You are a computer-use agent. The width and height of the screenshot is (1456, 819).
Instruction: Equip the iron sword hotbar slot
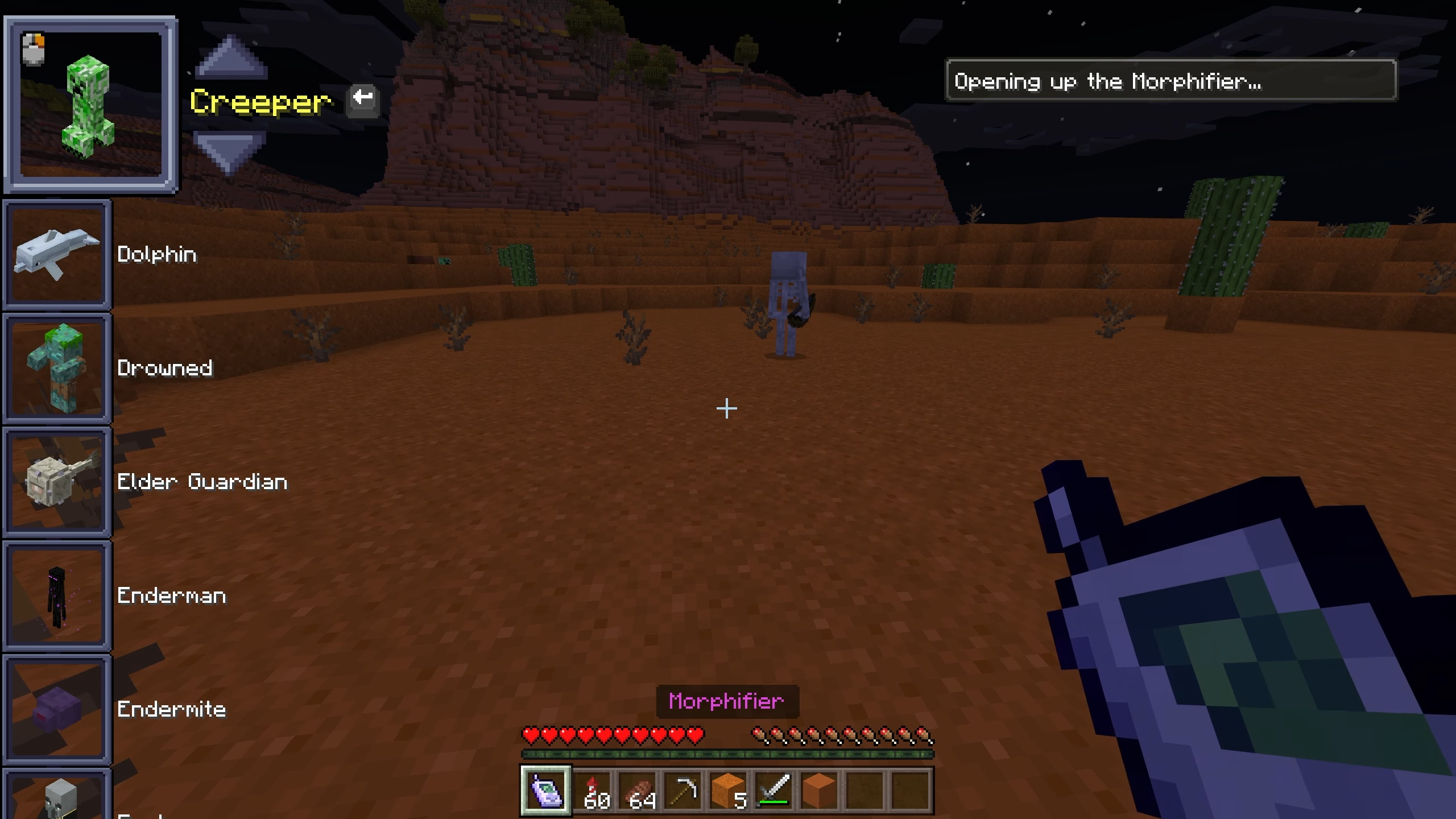(x=773, y=791)
